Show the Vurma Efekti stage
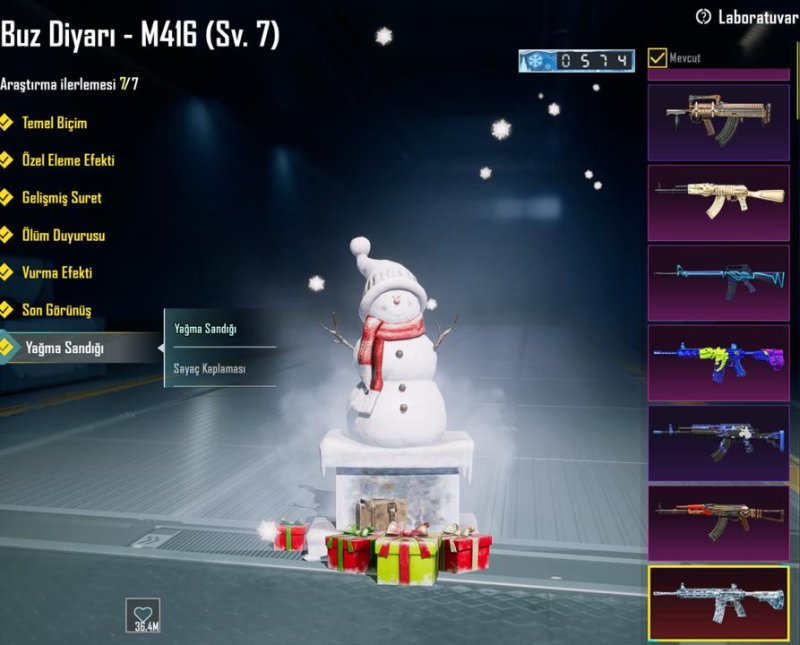 [x=57, y=273]
